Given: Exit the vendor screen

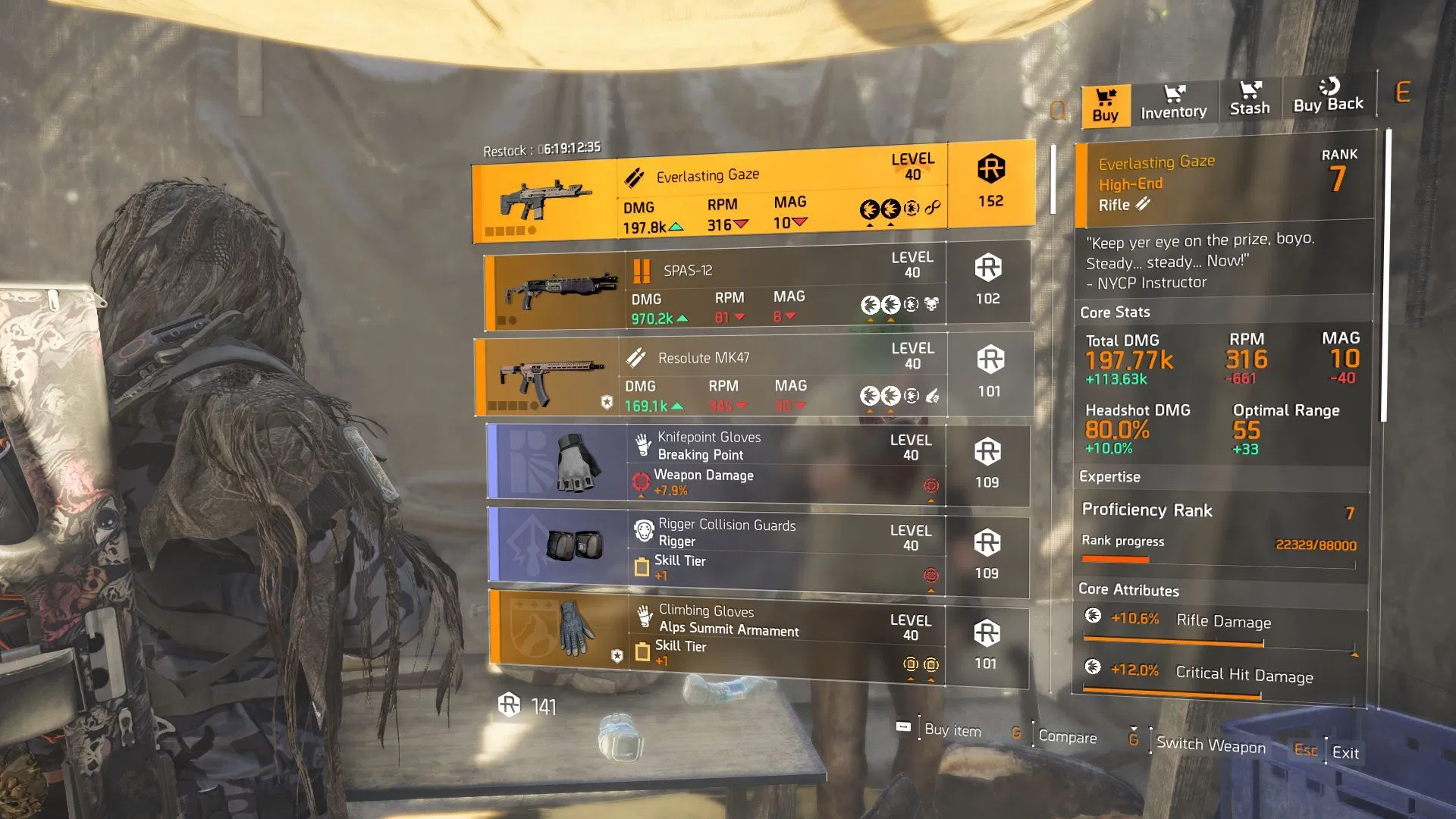Looking at the screenshot, I should point(1345,752).
